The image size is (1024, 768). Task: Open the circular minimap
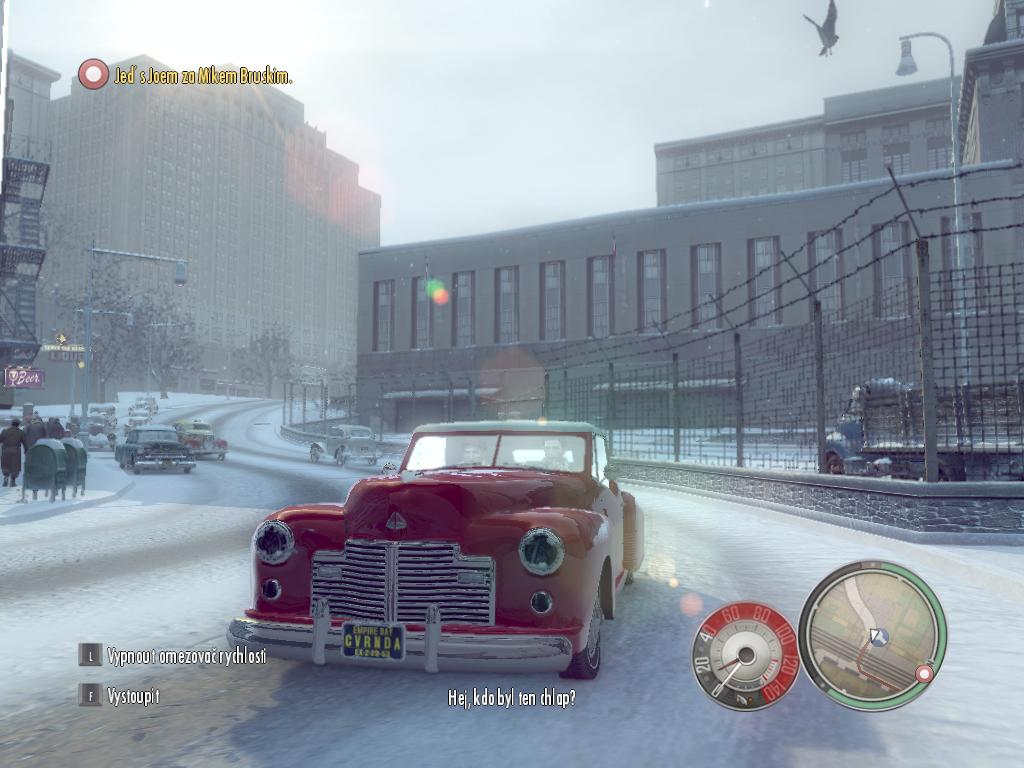click(x=872, y=635)
